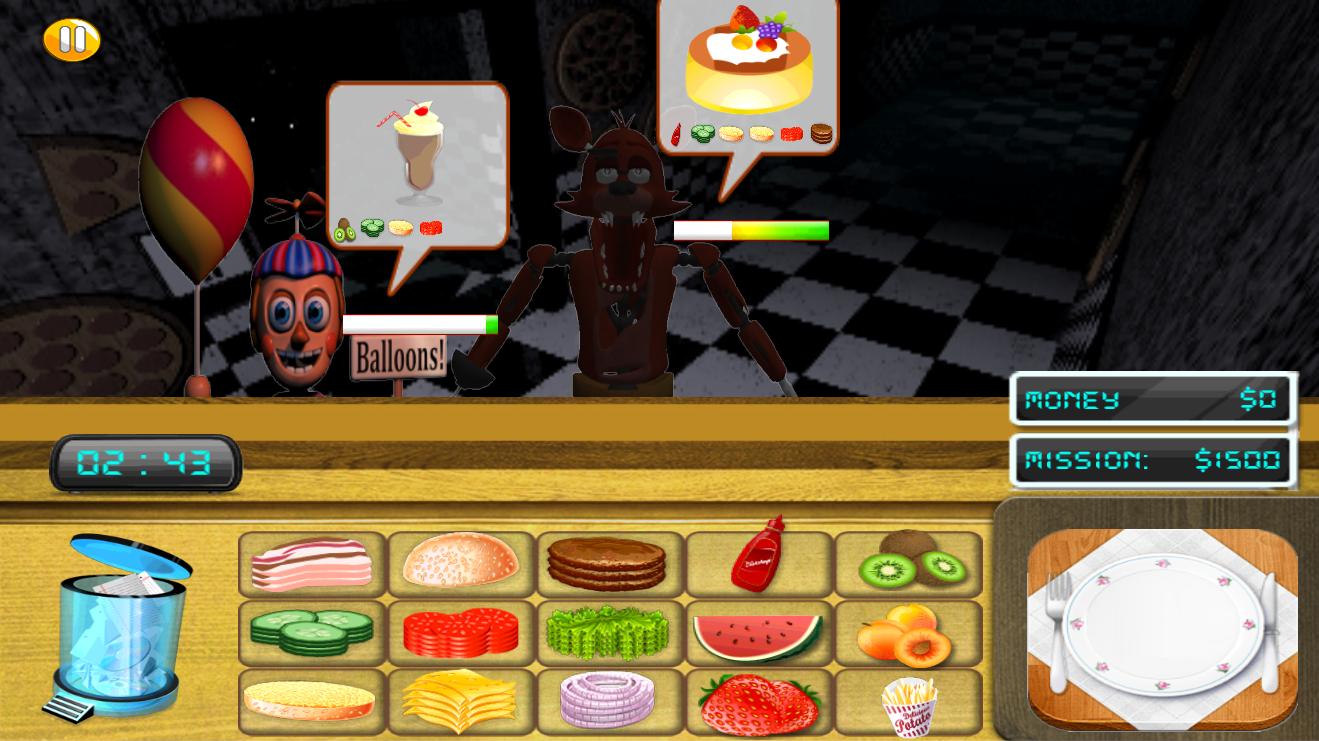
Task: Select the stacked pancakes ingredient
Action: tap(609, 563)
